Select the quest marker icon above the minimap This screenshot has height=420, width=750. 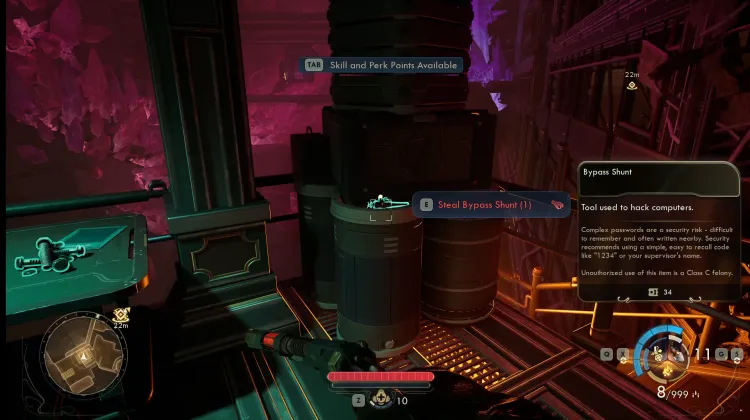point(121,313)
